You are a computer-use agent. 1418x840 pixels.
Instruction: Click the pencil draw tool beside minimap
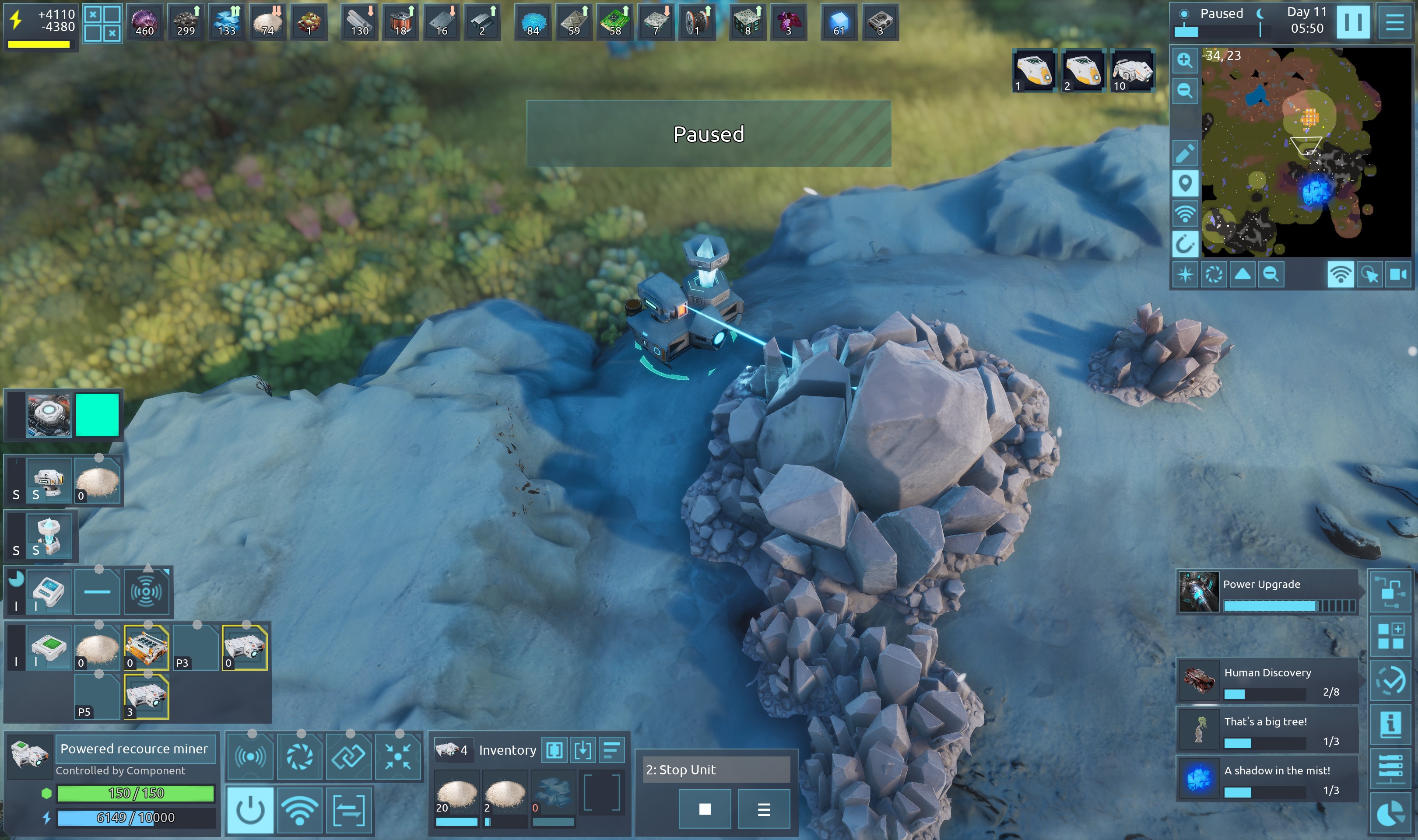coord(1184,153)
